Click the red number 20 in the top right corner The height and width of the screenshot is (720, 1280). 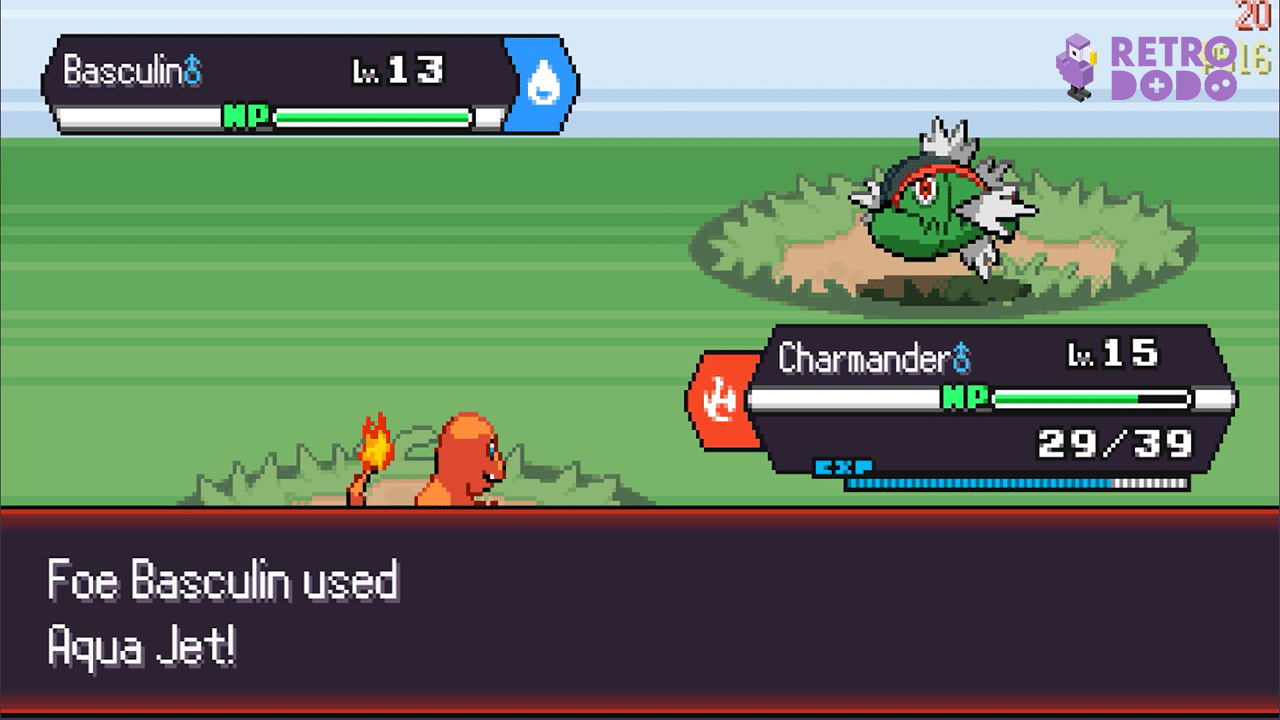coord(1255,14)
